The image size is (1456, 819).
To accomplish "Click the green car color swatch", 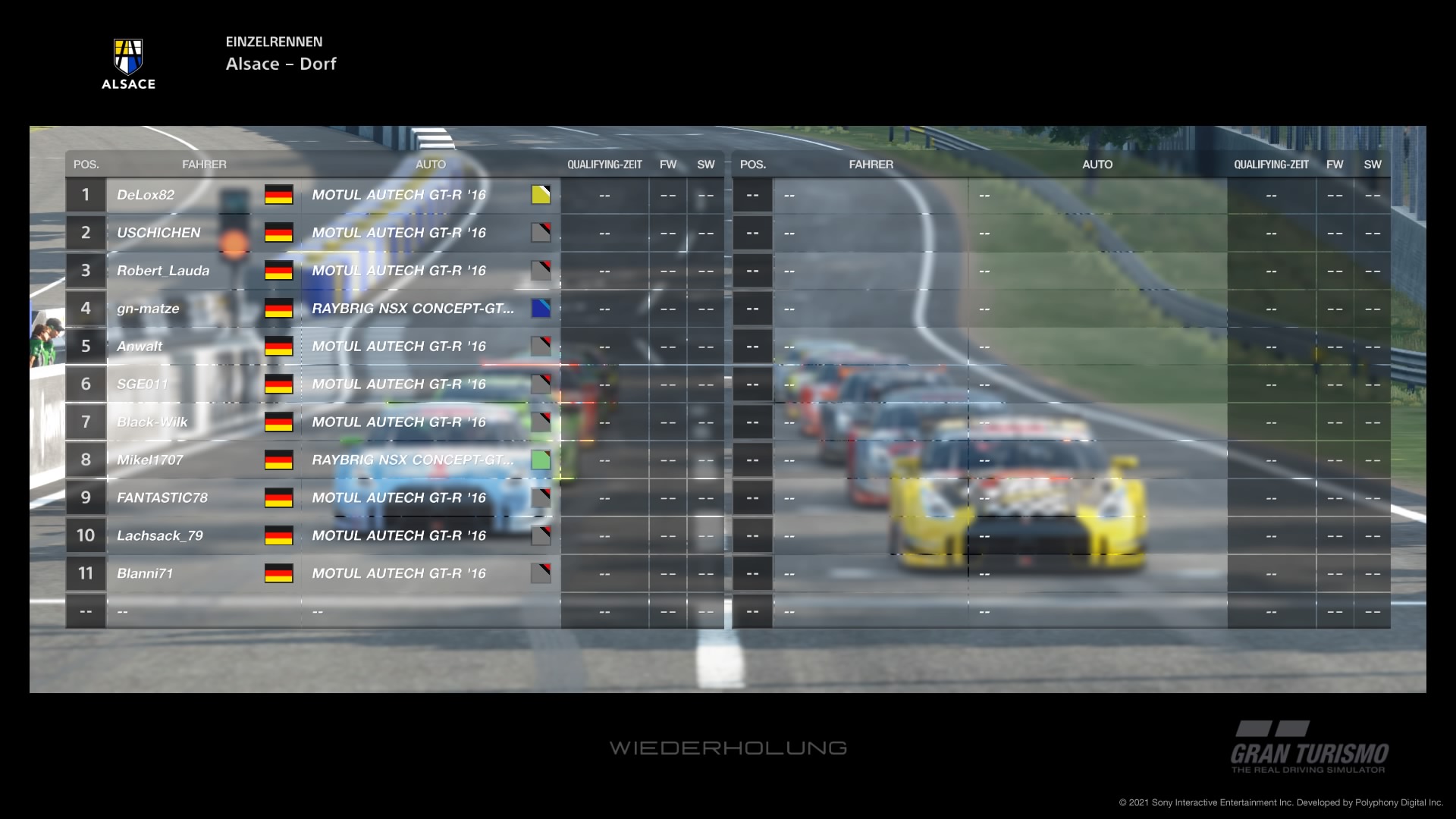I will (x=541, y=460).
